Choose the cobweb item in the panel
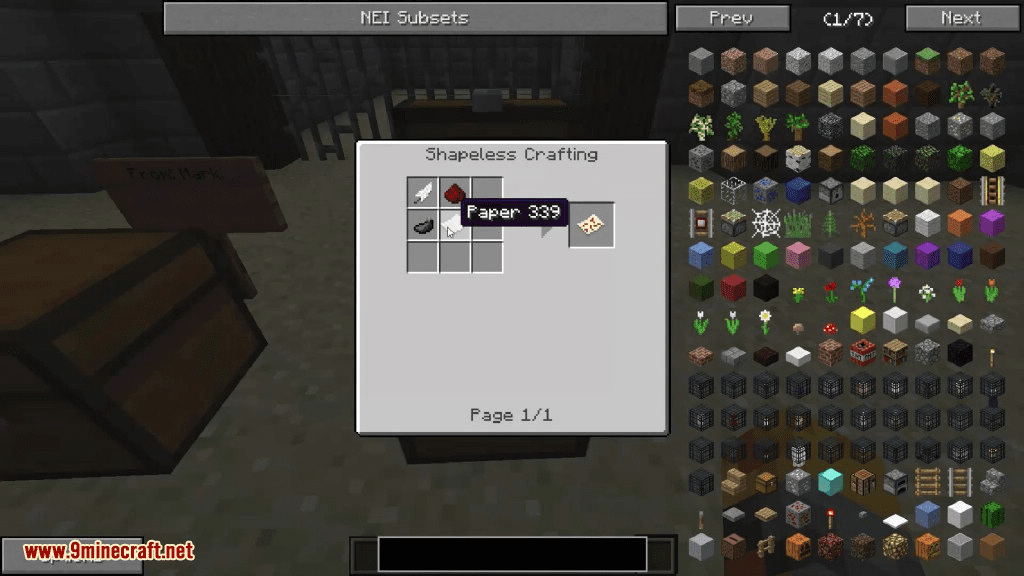1024x576 pixels. [766, 222]
